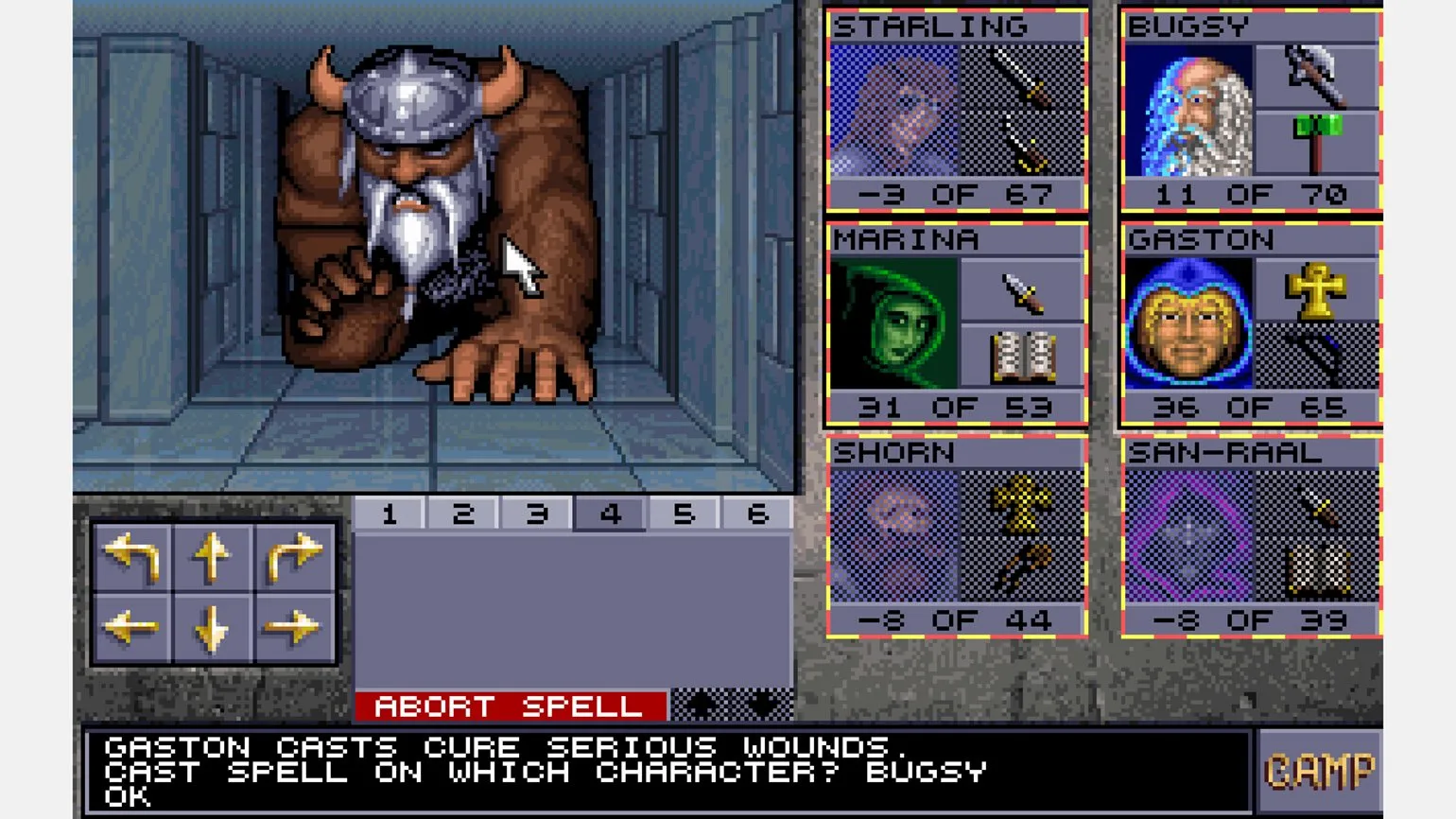Image resolution: width=1456 pixels, height=819 pixels.
Task: Select spell level 2 tab
Action: point(463,514)
